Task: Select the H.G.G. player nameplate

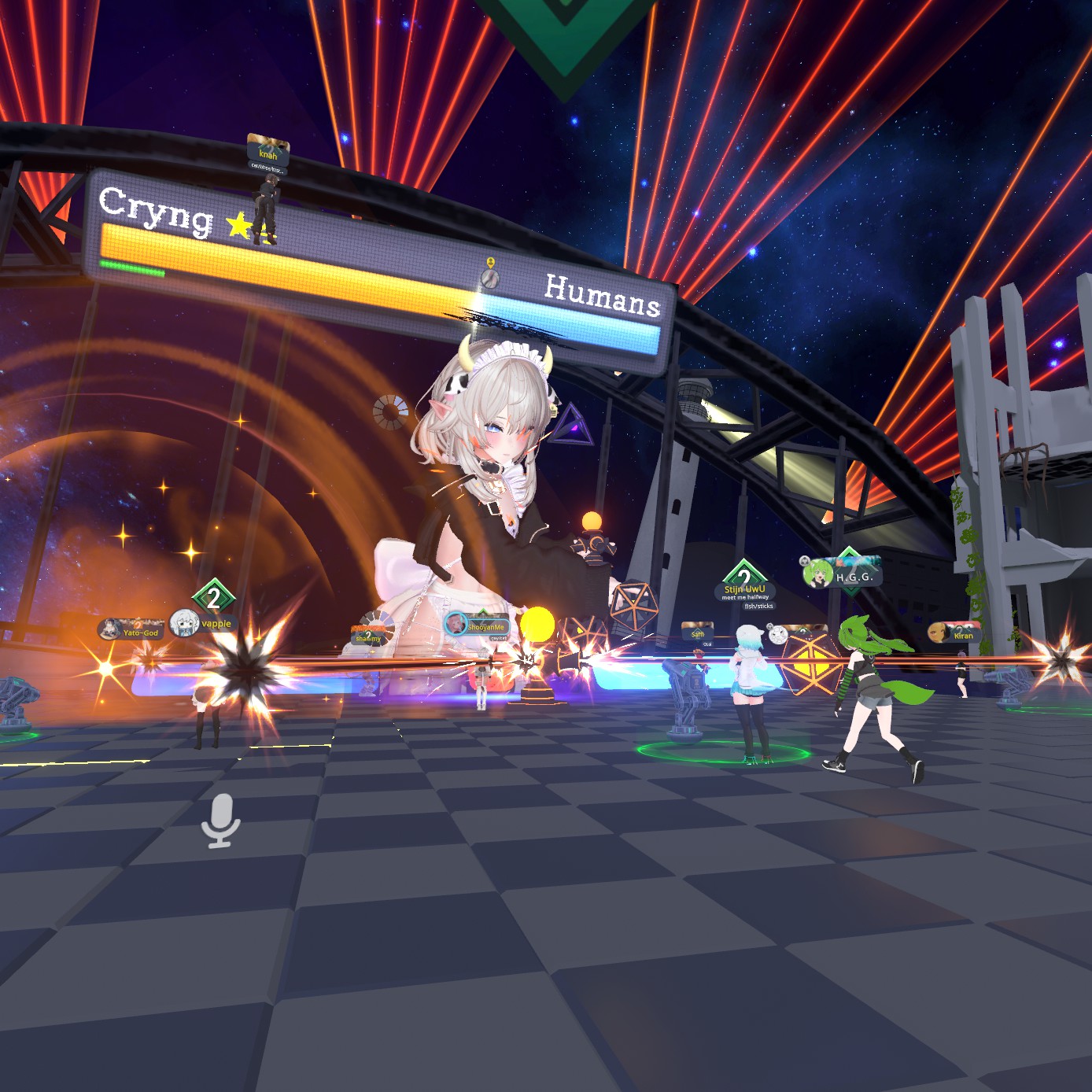Action: click(x=843, y=576)
